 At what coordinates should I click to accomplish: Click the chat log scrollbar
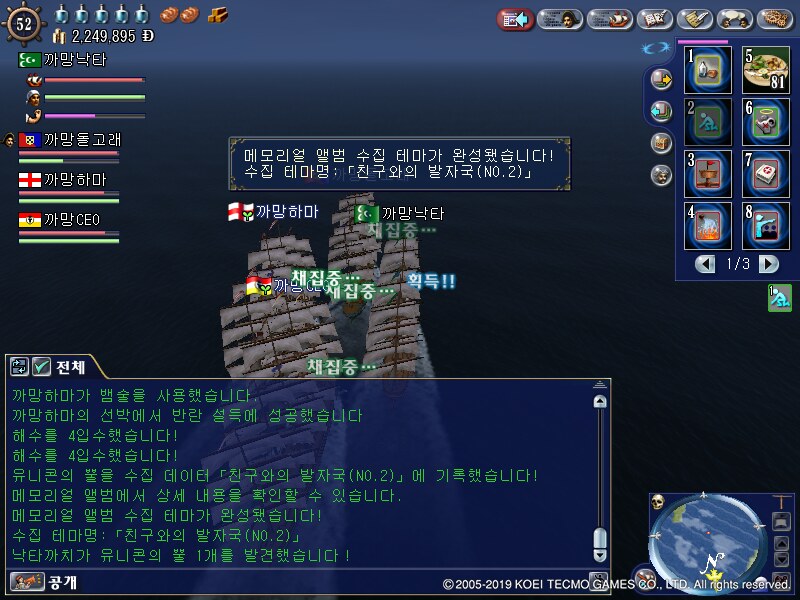(600, 470)
